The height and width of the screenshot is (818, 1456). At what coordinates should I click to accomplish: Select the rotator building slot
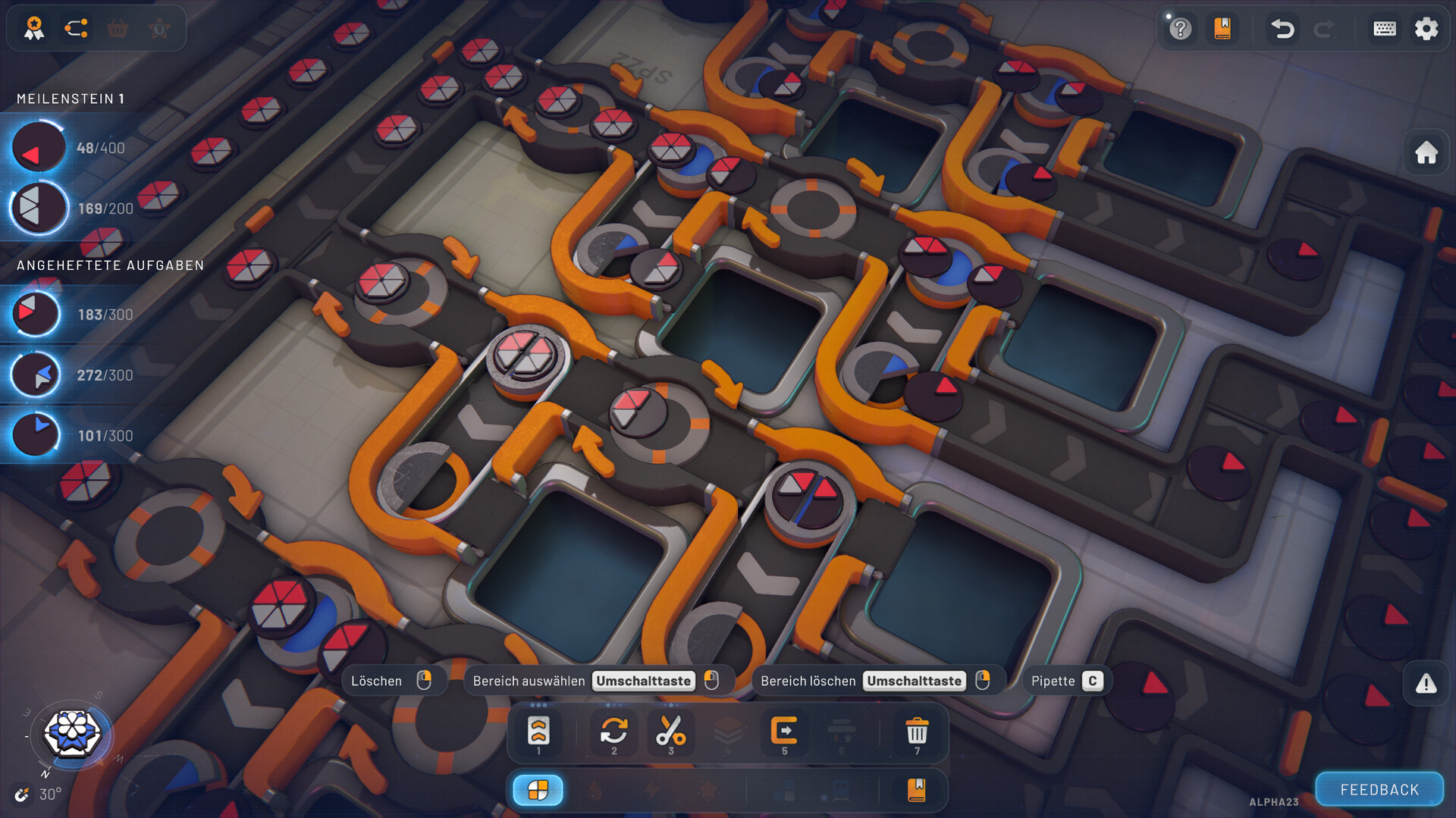click(x=613, y=733)
